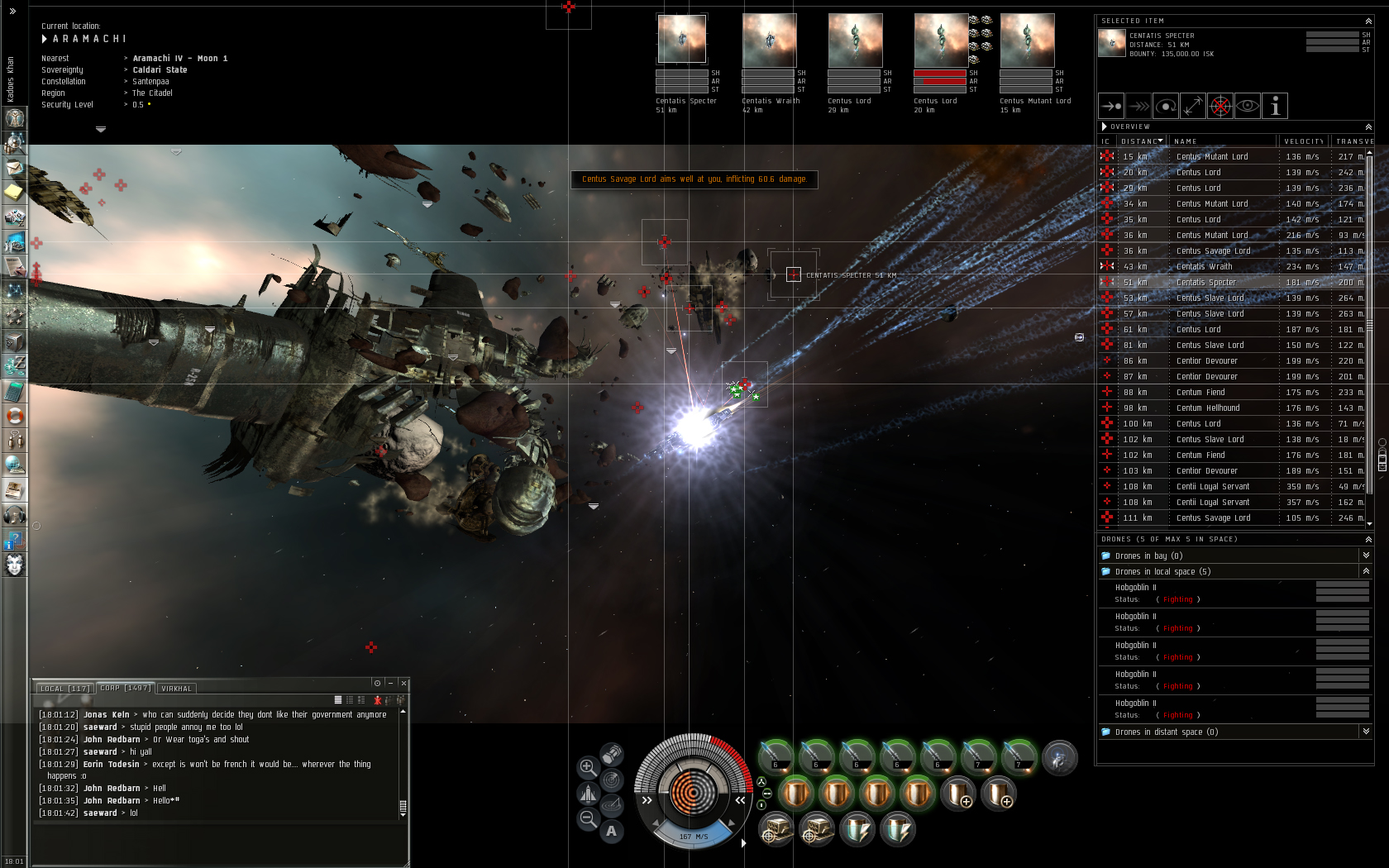Collapse the Drones in local space group

point(1366,571)
